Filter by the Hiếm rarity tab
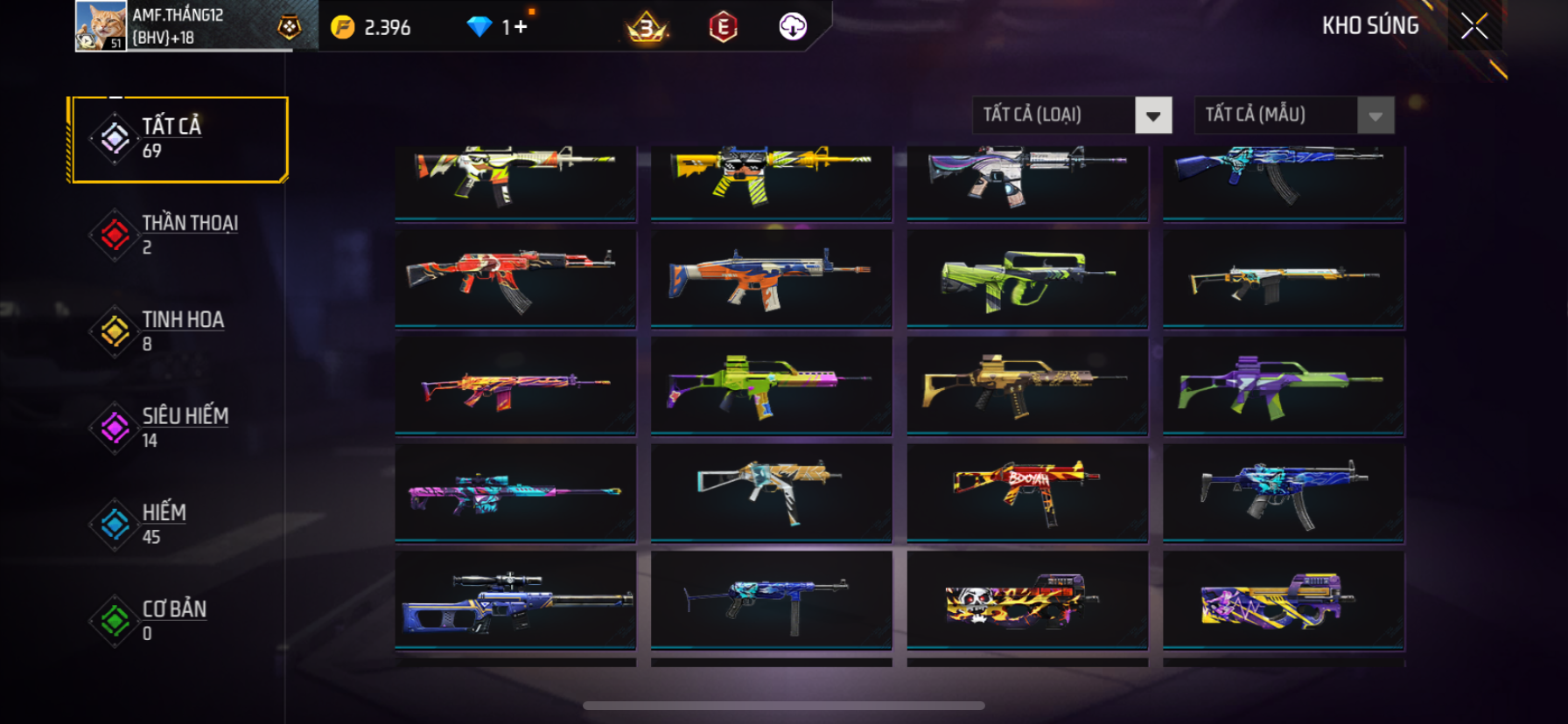This screenshot has height=724, width=1568. click(x=179, y=524)
